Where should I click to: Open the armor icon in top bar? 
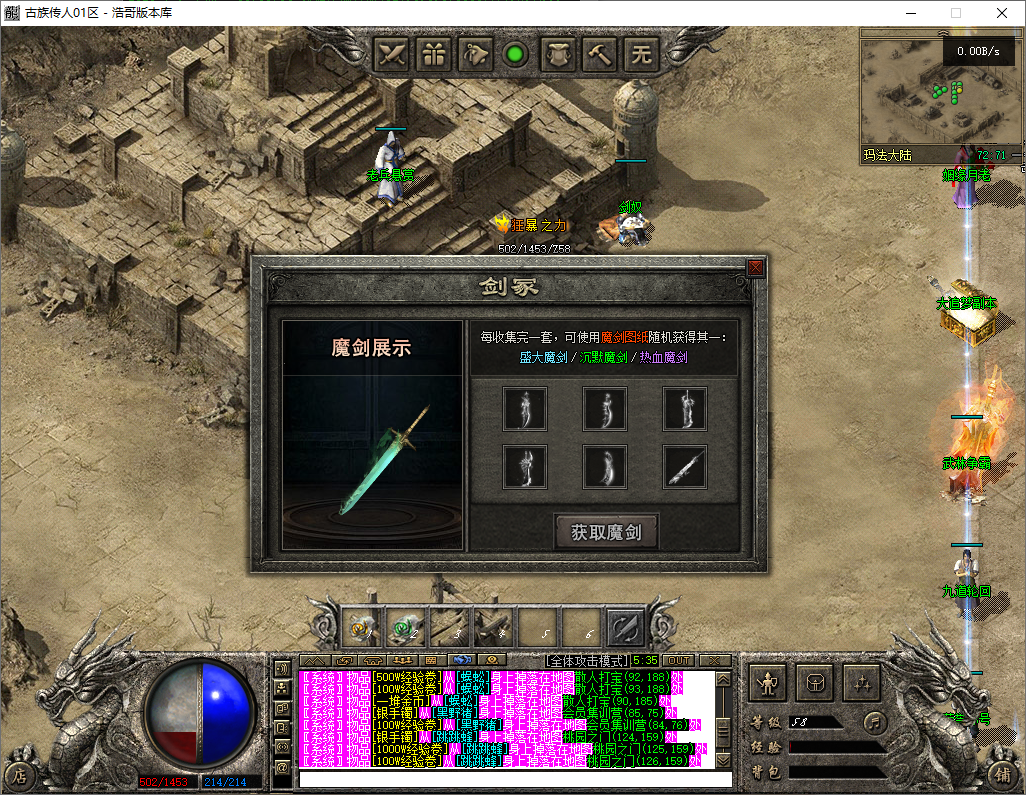click(x=559, y=54)
